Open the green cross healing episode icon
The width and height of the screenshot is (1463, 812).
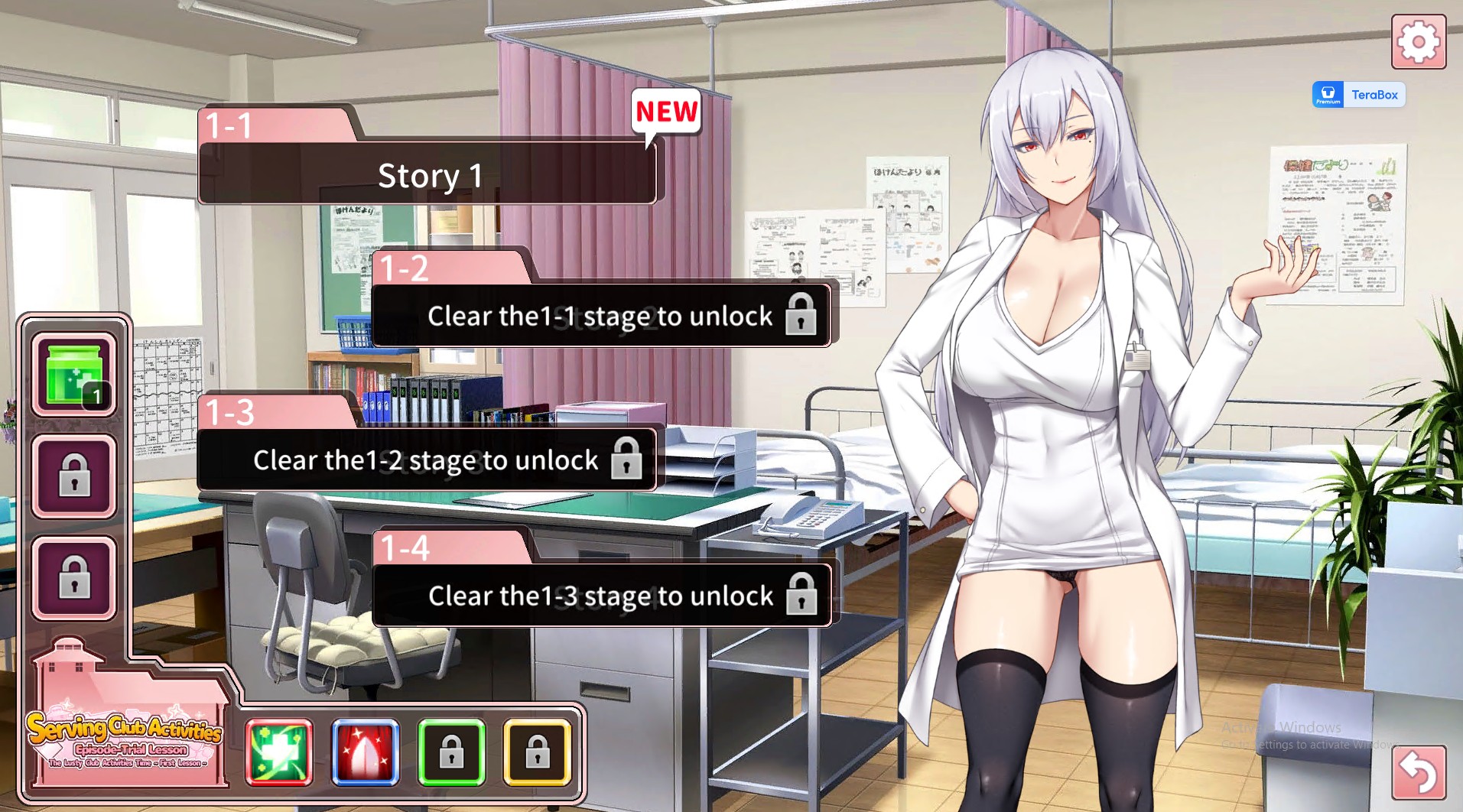point(278,752)
